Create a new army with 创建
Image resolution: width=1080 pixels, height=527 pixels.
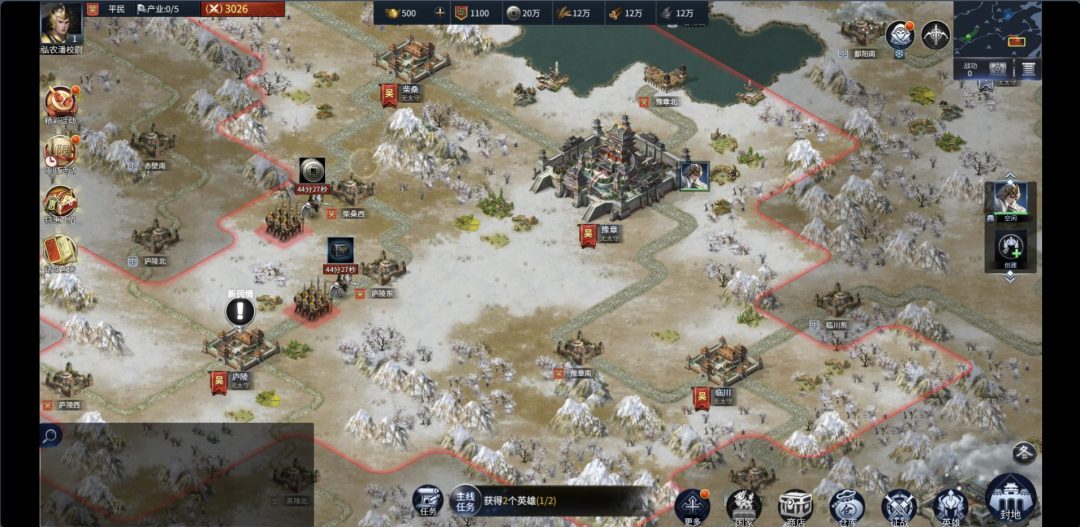1010,248
